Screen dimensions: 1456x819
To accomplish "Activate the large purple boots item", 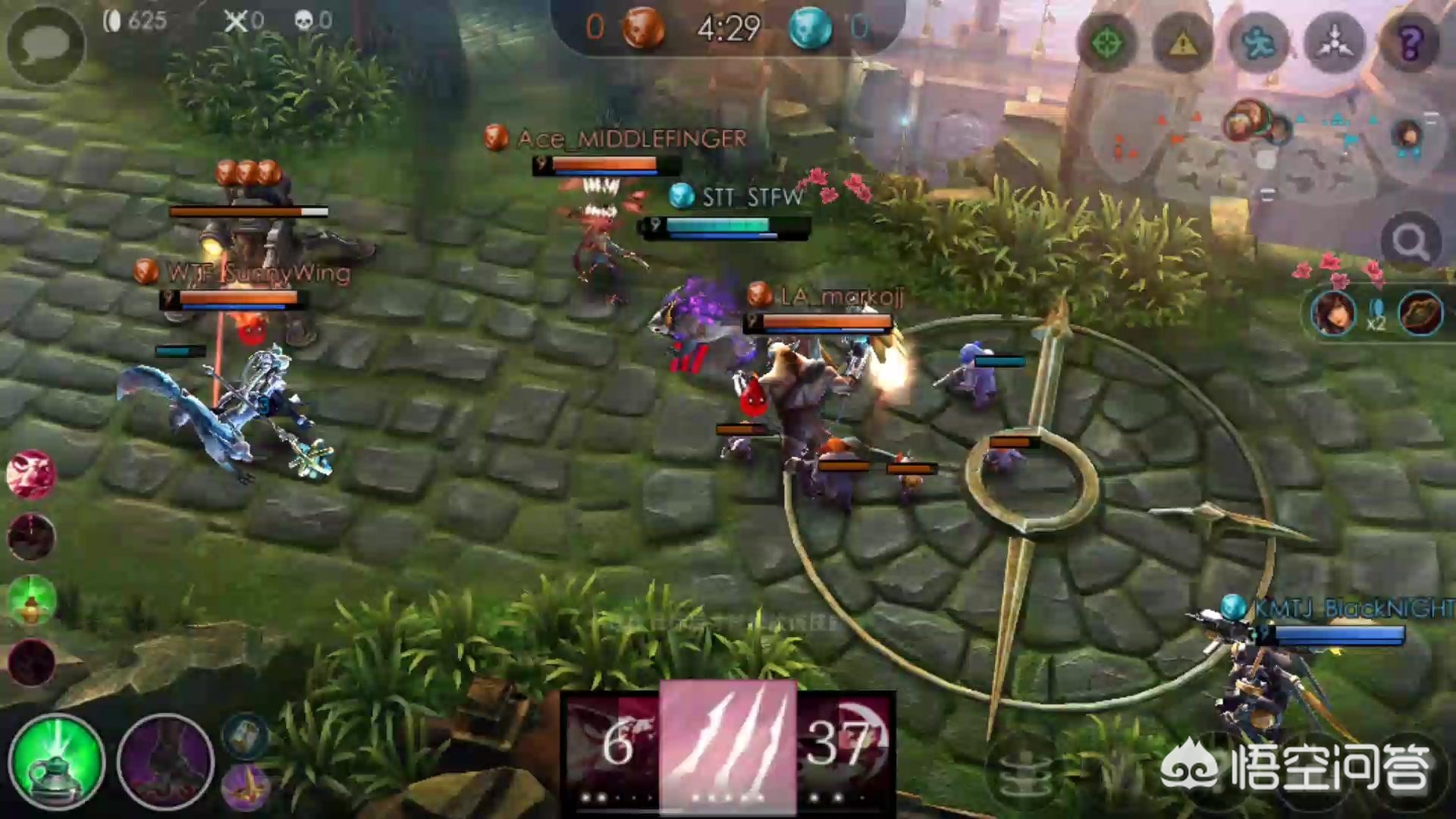I will click(166, 761).
